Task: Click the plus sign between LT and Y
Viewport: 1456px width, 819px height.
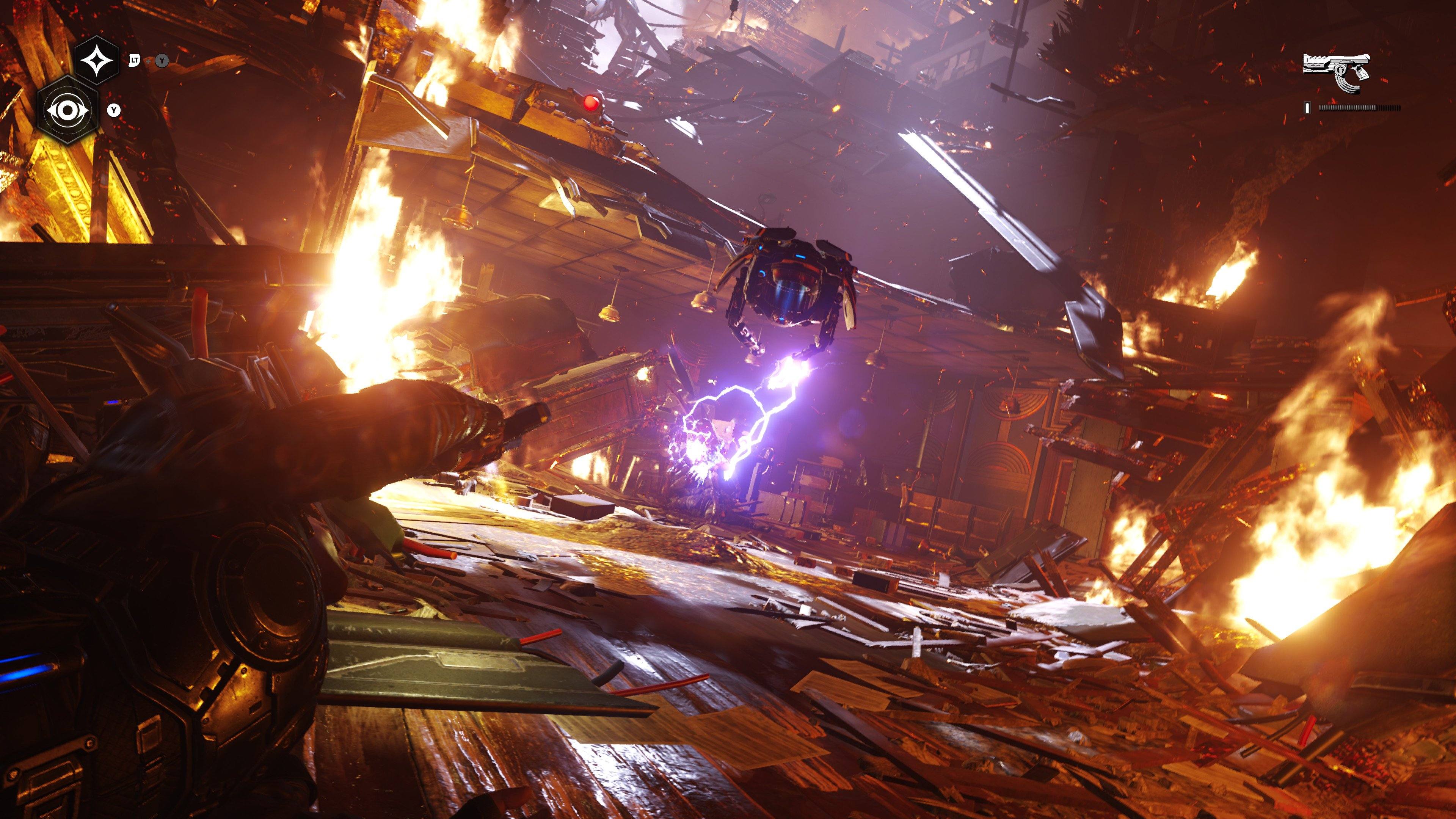Action: pos(148,61)
